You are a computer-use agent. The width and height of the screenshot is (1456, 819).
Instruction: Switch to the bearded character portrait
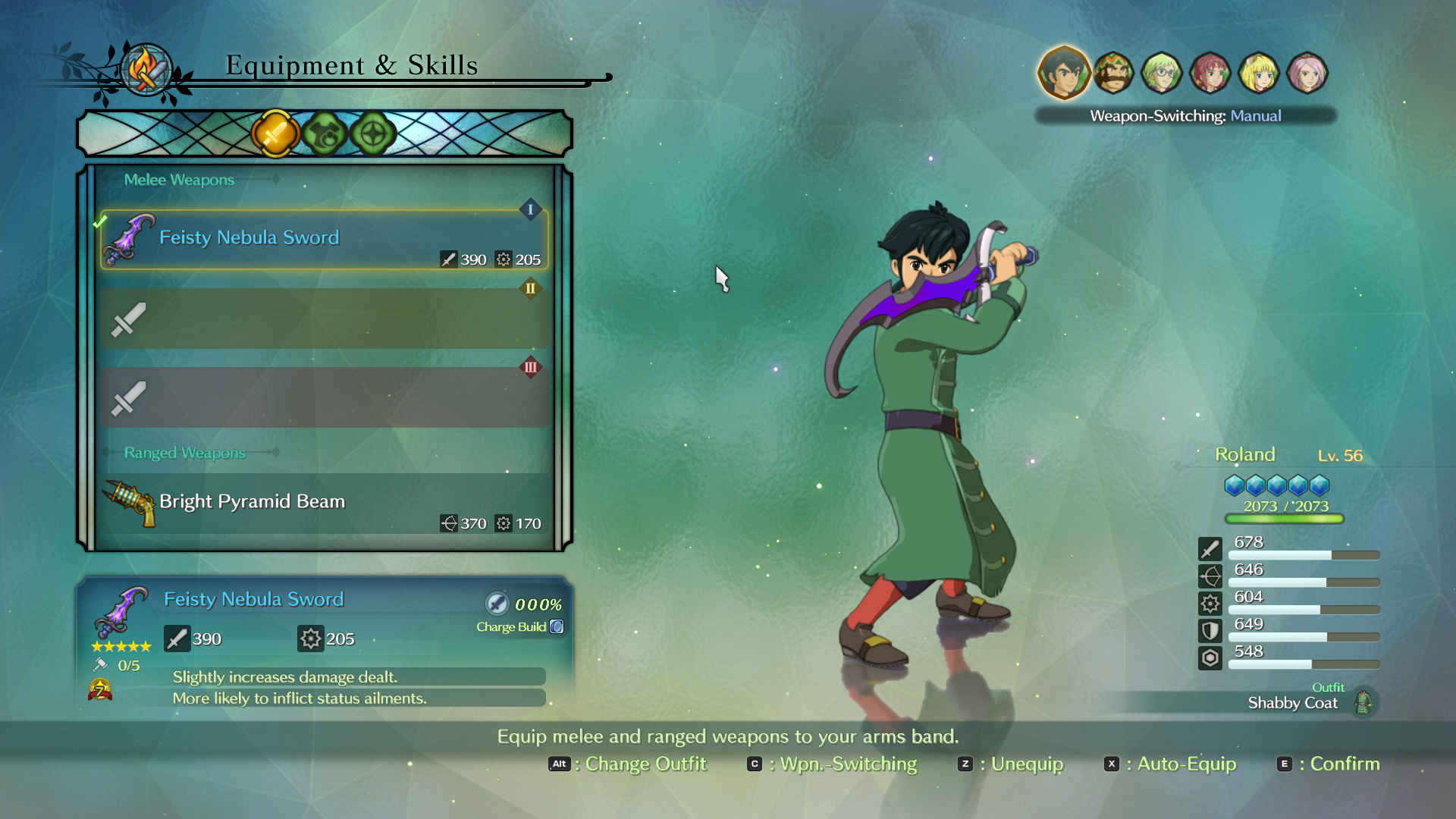(x=1113, y=74)
